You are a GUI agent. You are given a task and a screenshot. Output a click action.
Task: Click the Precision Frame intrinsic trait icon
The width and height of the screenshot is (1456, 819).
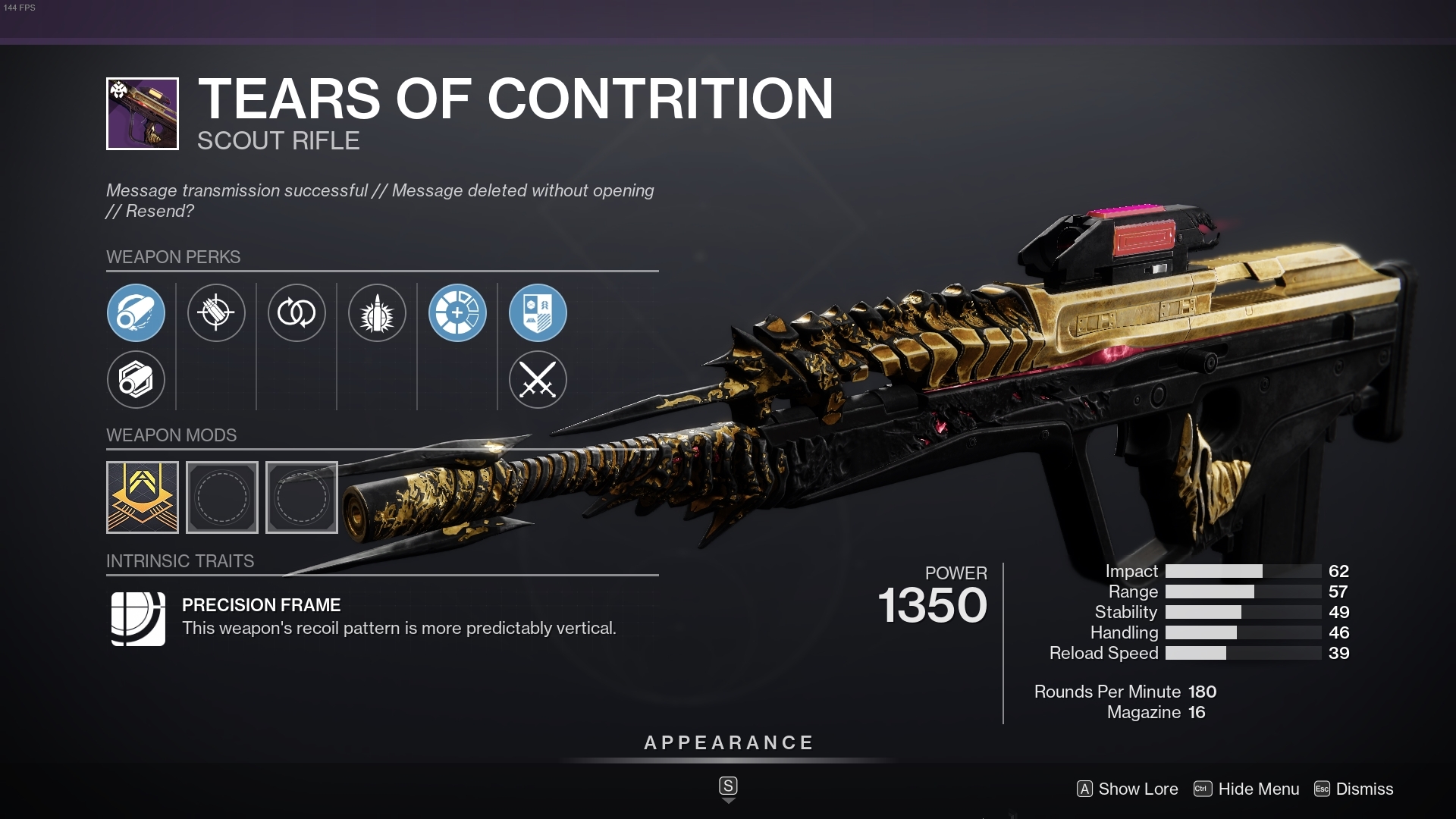click(x=136, y=619)
